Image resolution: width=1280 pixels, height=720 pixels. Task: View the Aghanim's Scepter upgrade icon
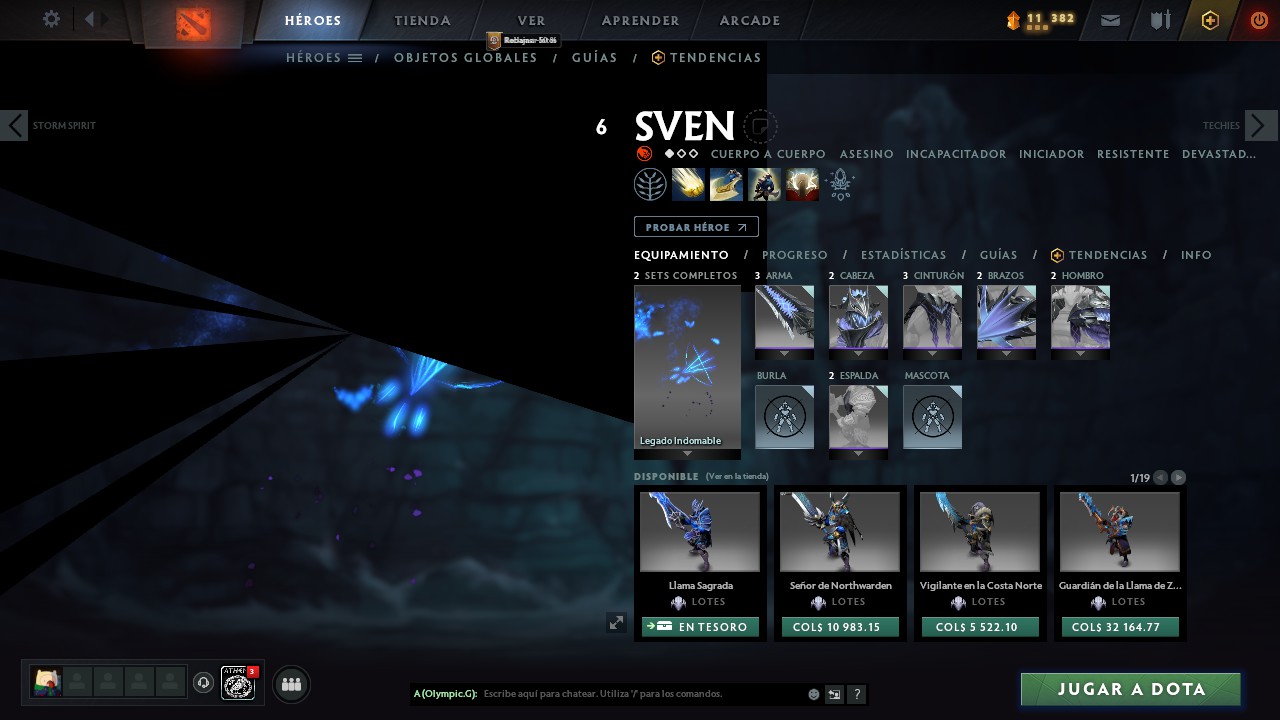[840, 184]
